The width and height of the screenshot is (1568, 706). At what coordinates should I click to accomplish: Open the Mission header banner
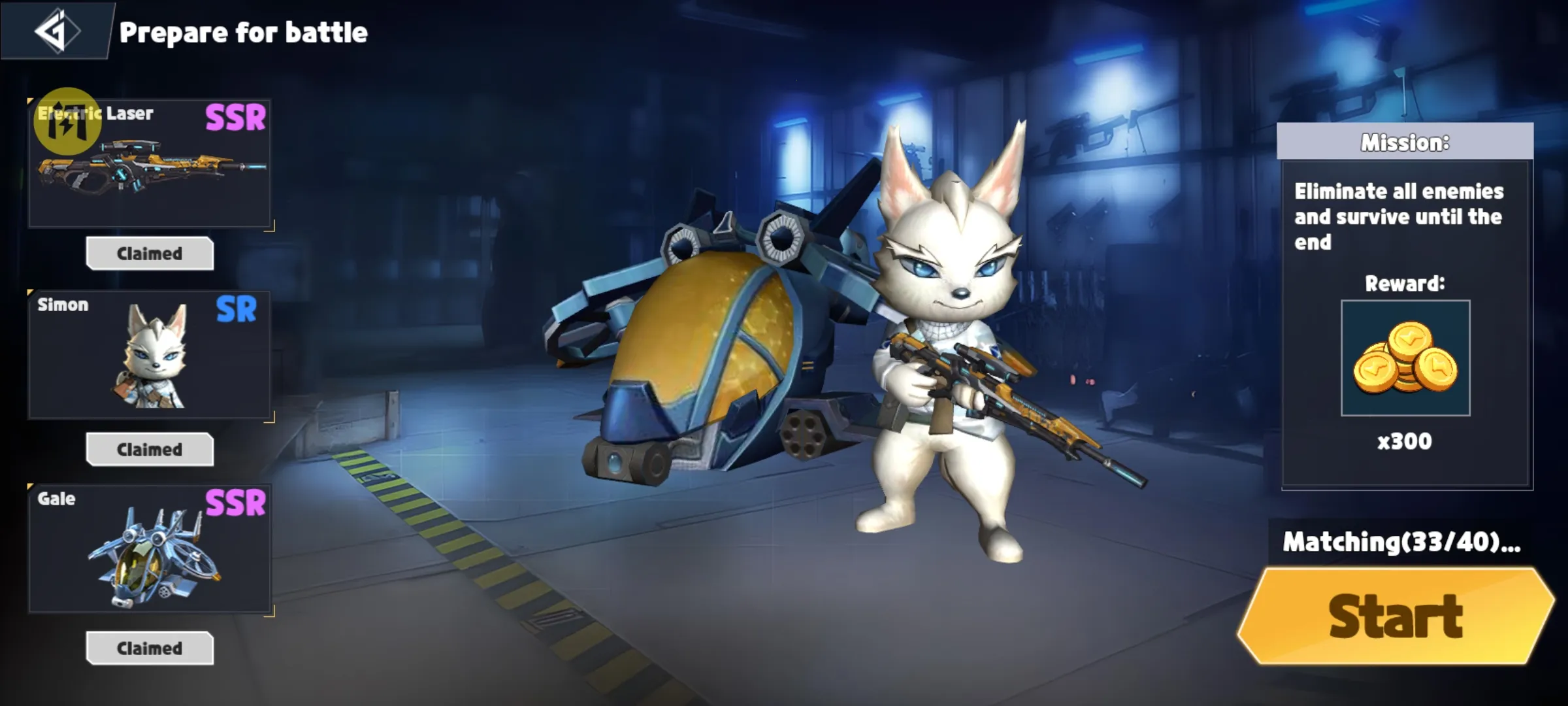pyautogui.click(x=1405, y=143)
